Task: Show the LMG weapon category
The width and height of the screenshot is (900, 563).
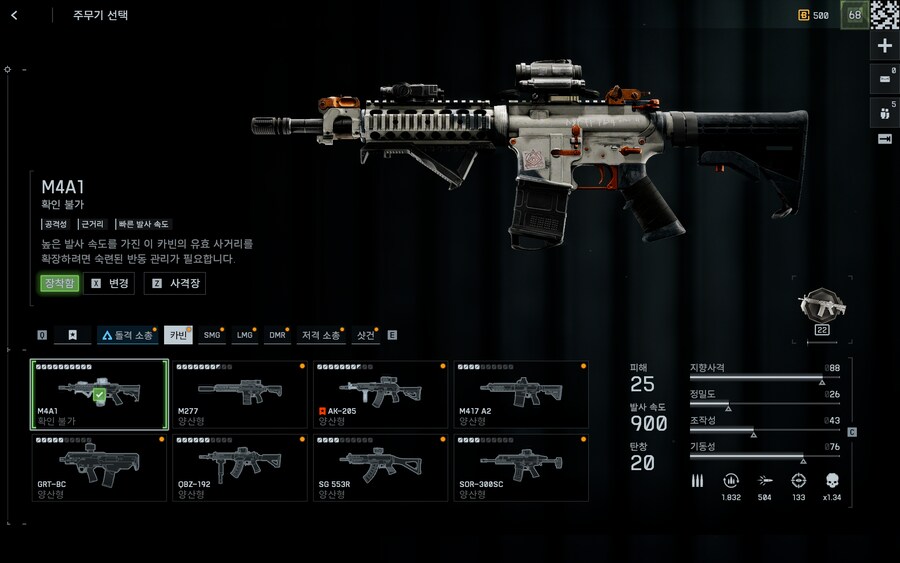Action: point(244,335)
